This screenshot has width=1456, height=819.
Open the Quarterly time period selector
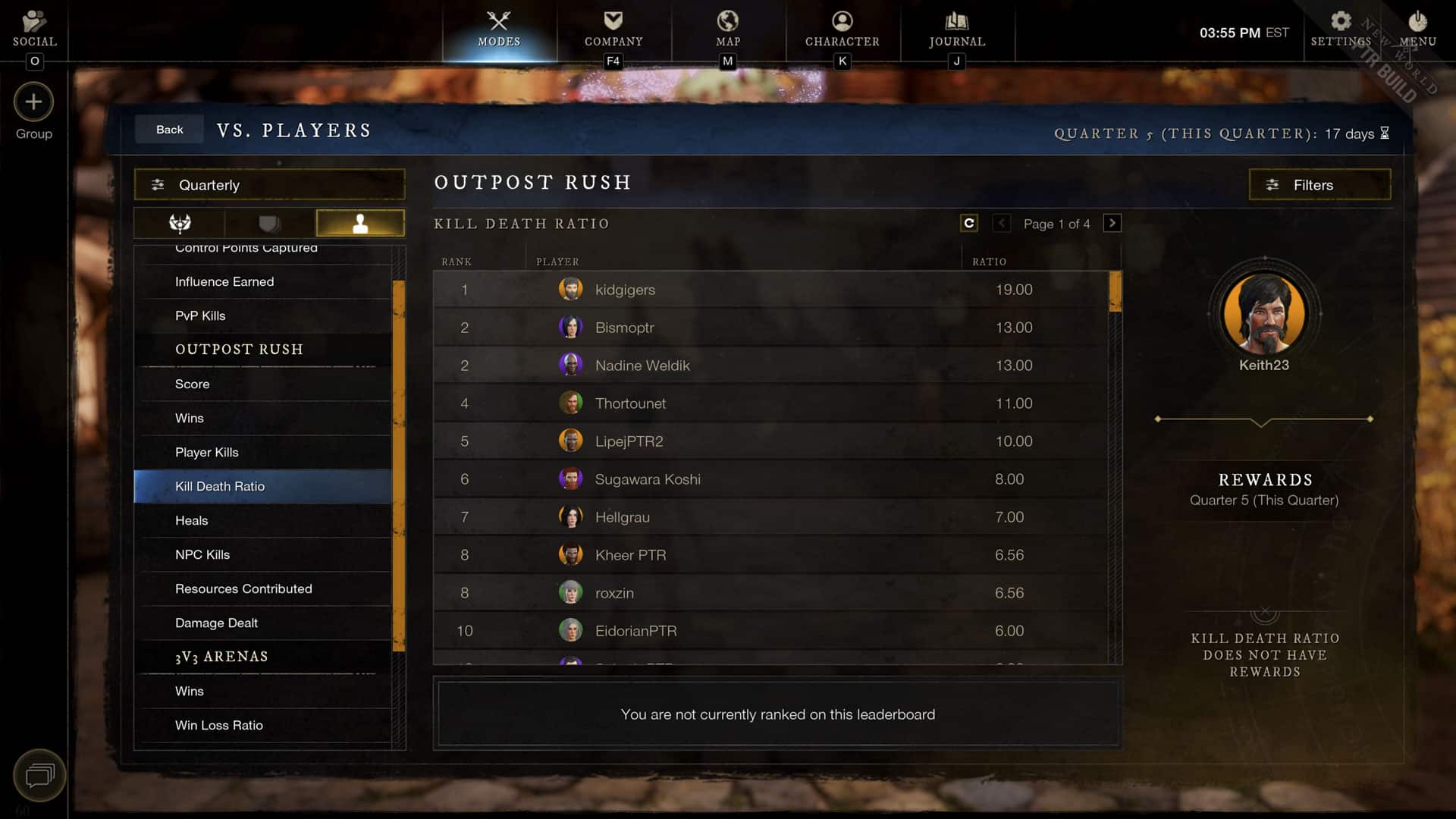(269, 184)
